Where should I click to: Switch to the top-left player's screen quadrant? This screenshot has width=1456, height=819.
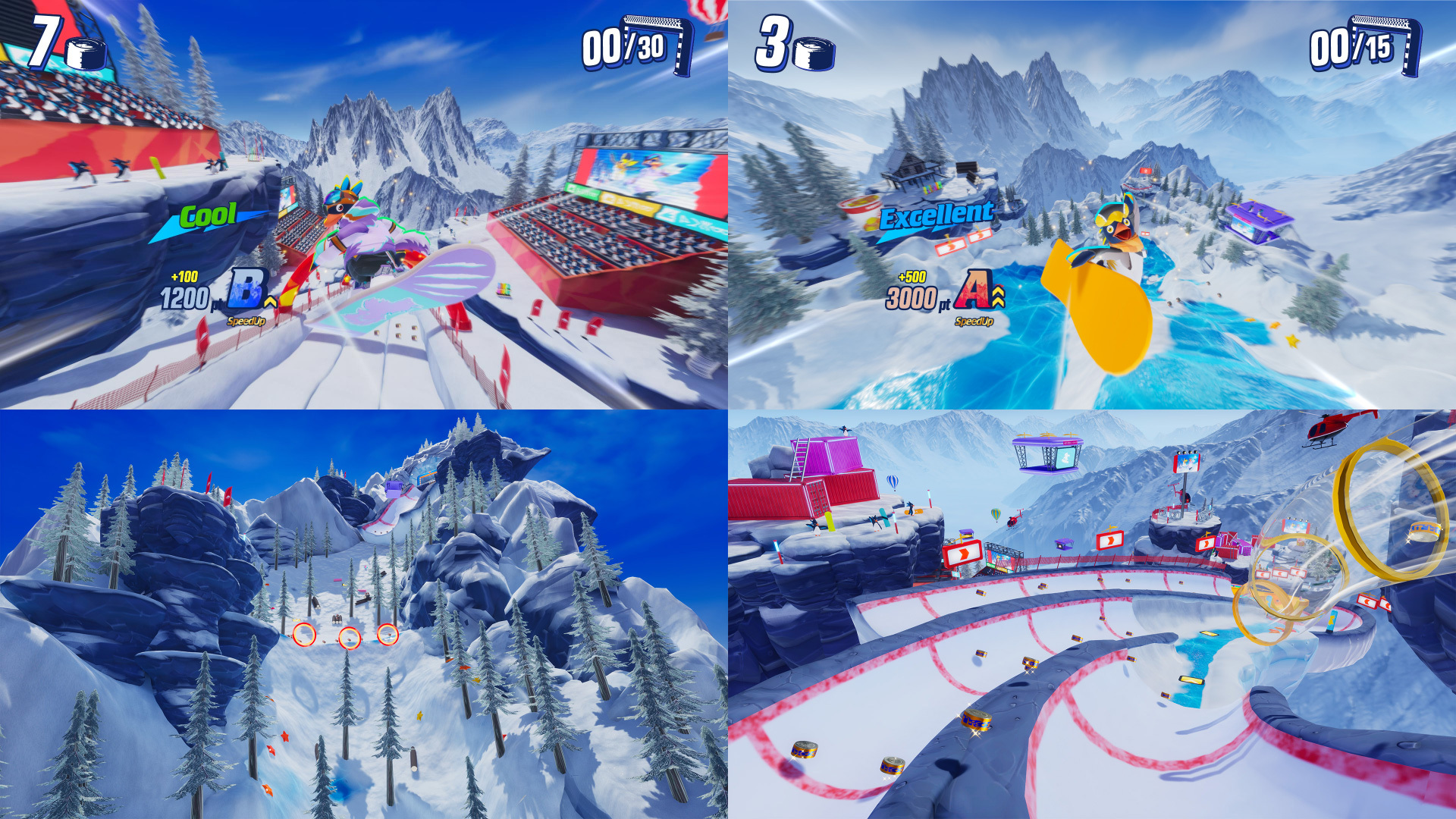[364, 205]
